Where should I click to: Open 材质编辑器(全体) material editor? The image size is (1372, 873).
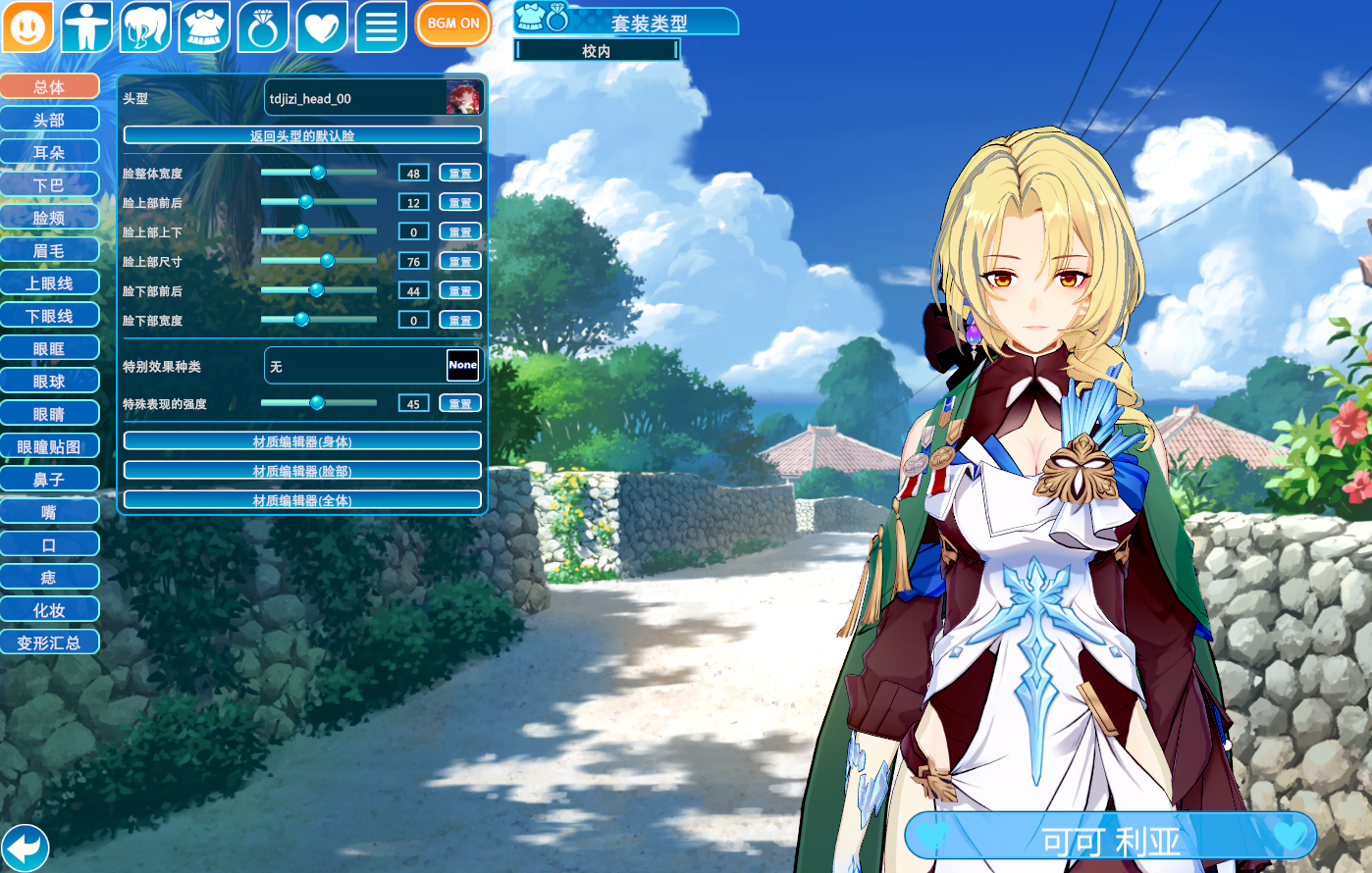302,500
